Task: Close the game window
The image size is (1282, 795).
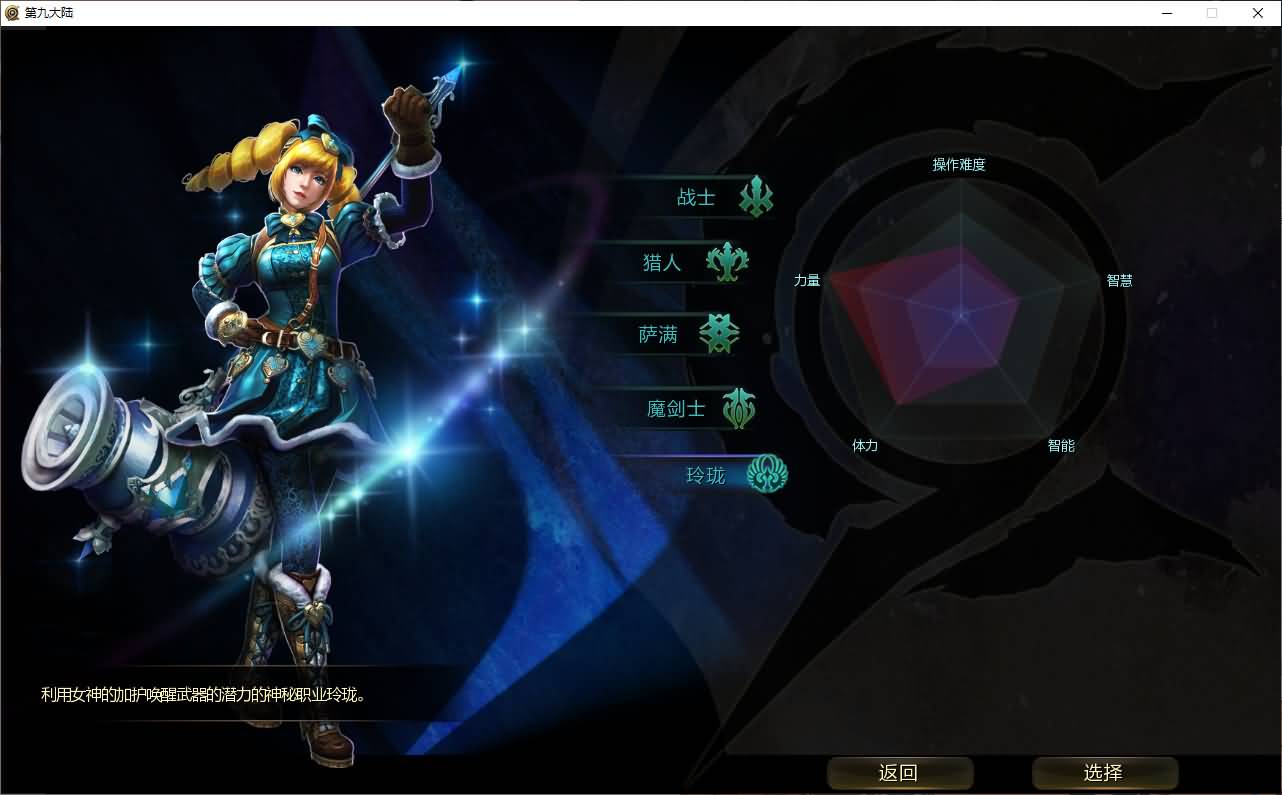Action: (x=1258, y=13)
